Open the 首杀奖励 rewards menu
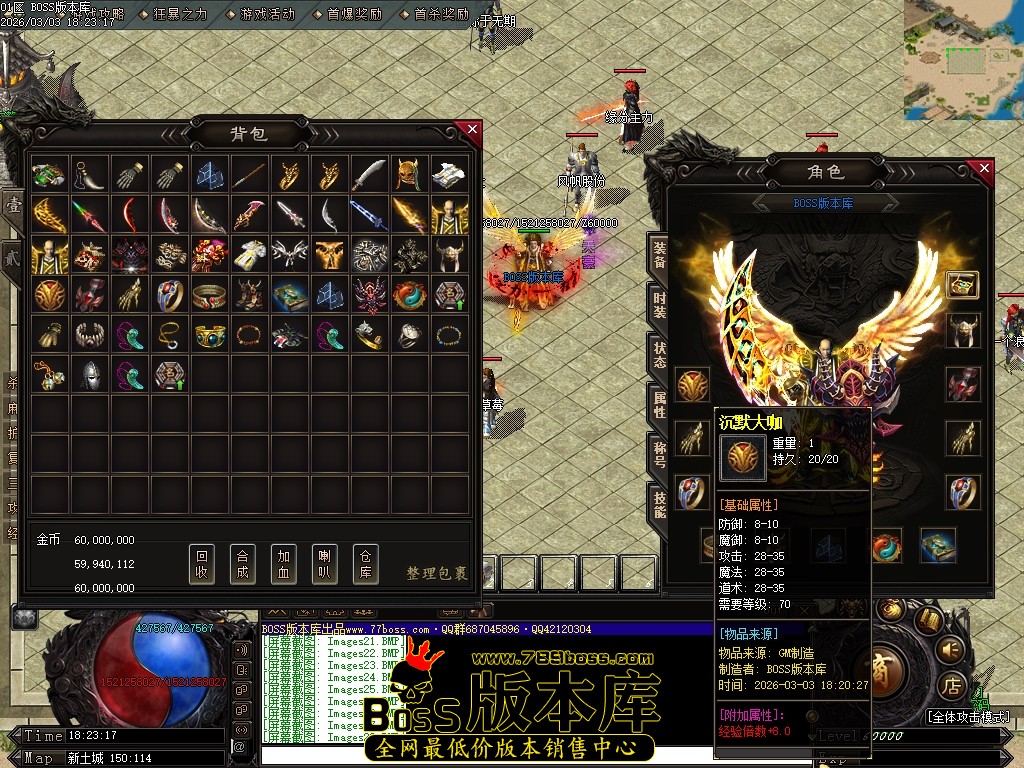1024x768 pixels. pyautogui.click(x=441, y=14)
